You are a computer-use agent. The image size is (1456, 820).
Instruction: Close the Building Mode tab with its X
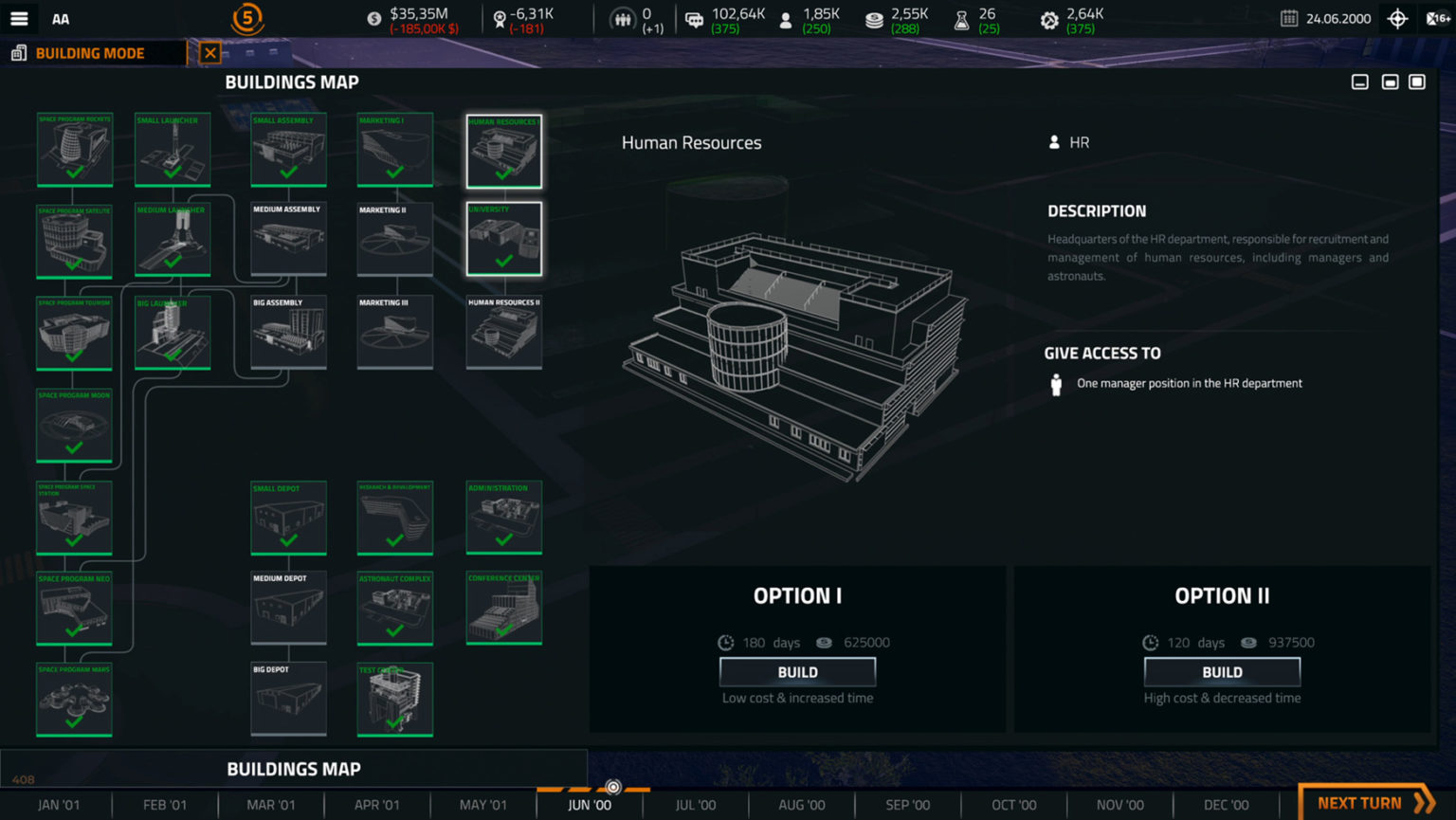coord(209,53)
